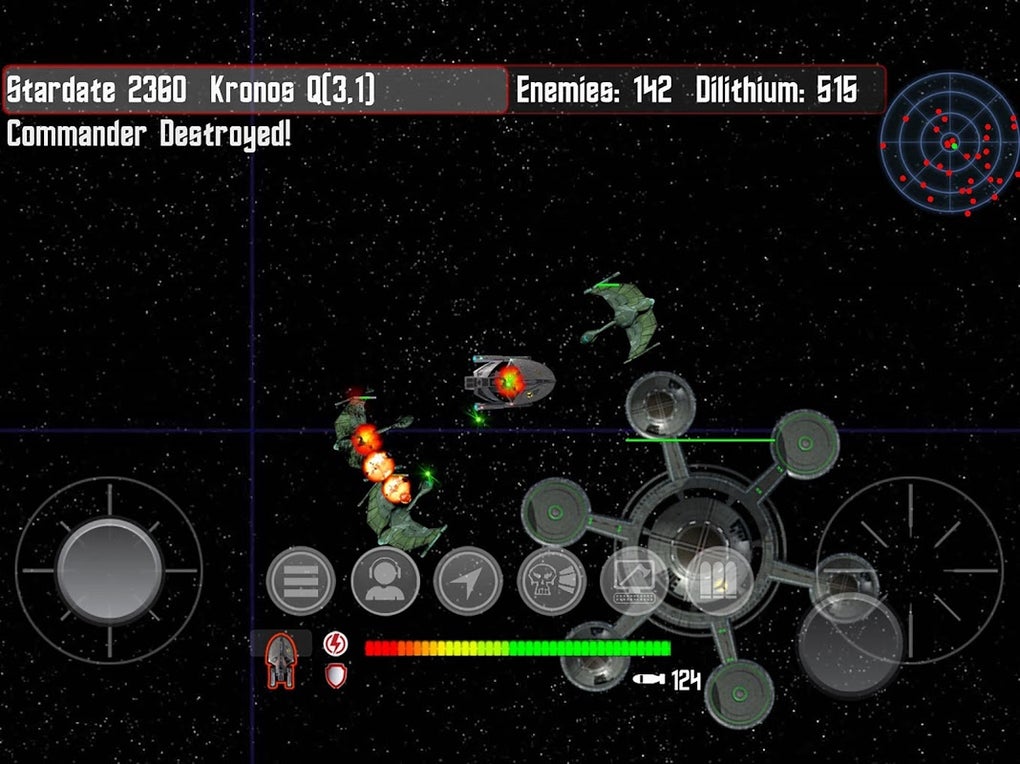Toggle the shield icon
The image size is (1020, 764).
click(x=337, y=676)
